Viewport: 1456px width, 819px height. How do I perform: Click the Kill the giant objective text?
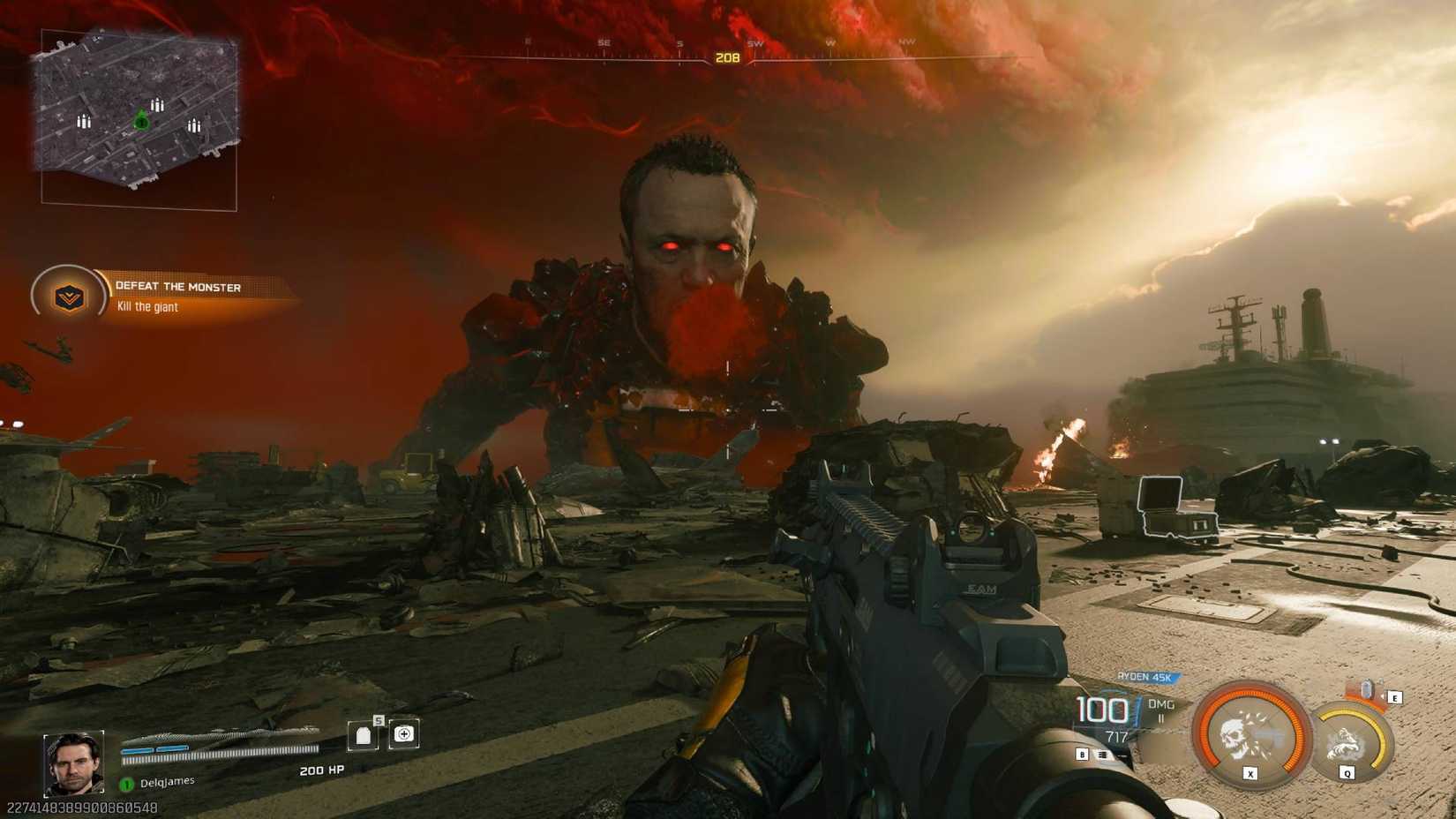[x=146, y=308]
